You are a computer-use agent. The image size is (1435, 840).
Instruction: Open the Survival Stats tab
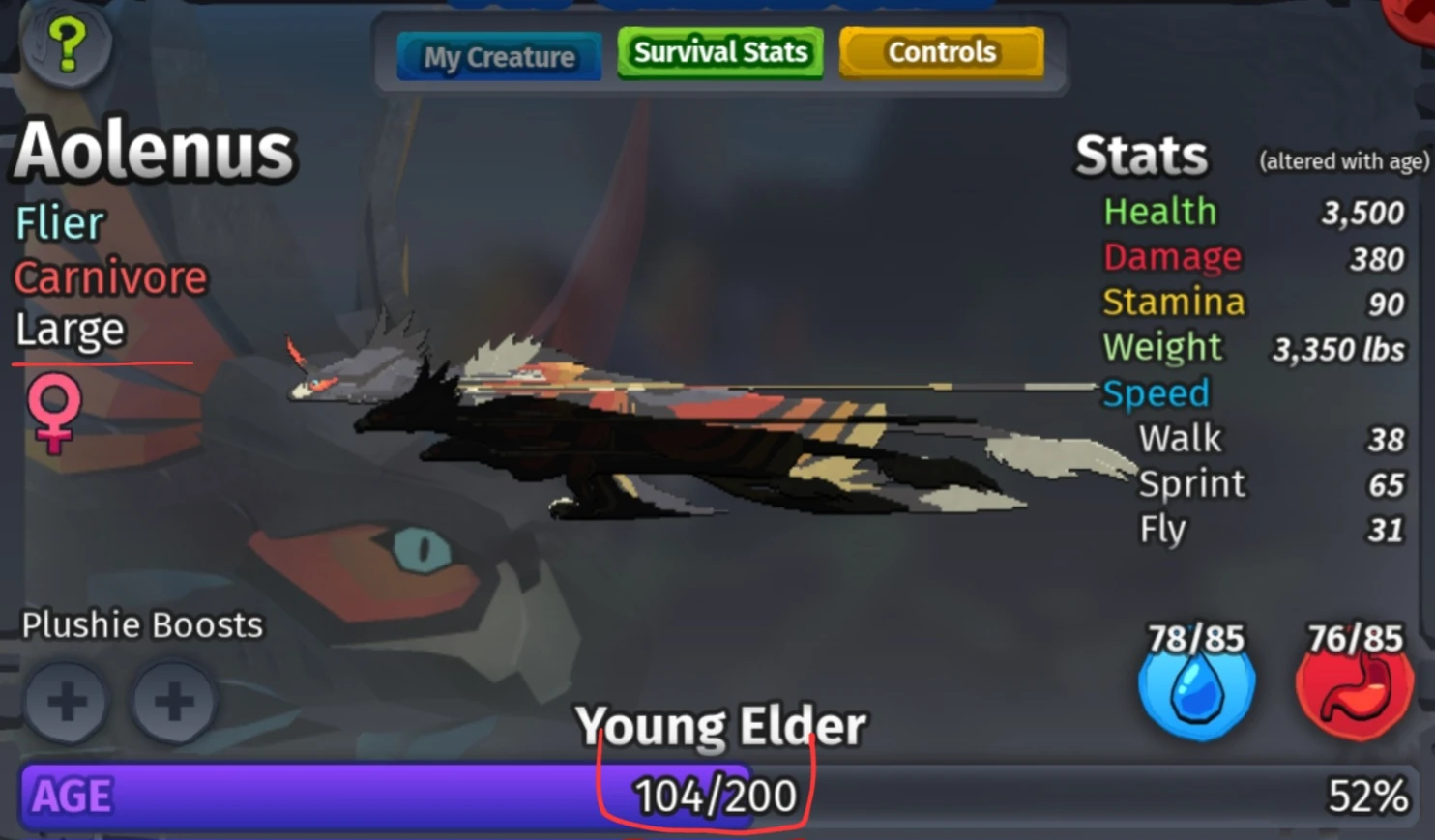719,51
